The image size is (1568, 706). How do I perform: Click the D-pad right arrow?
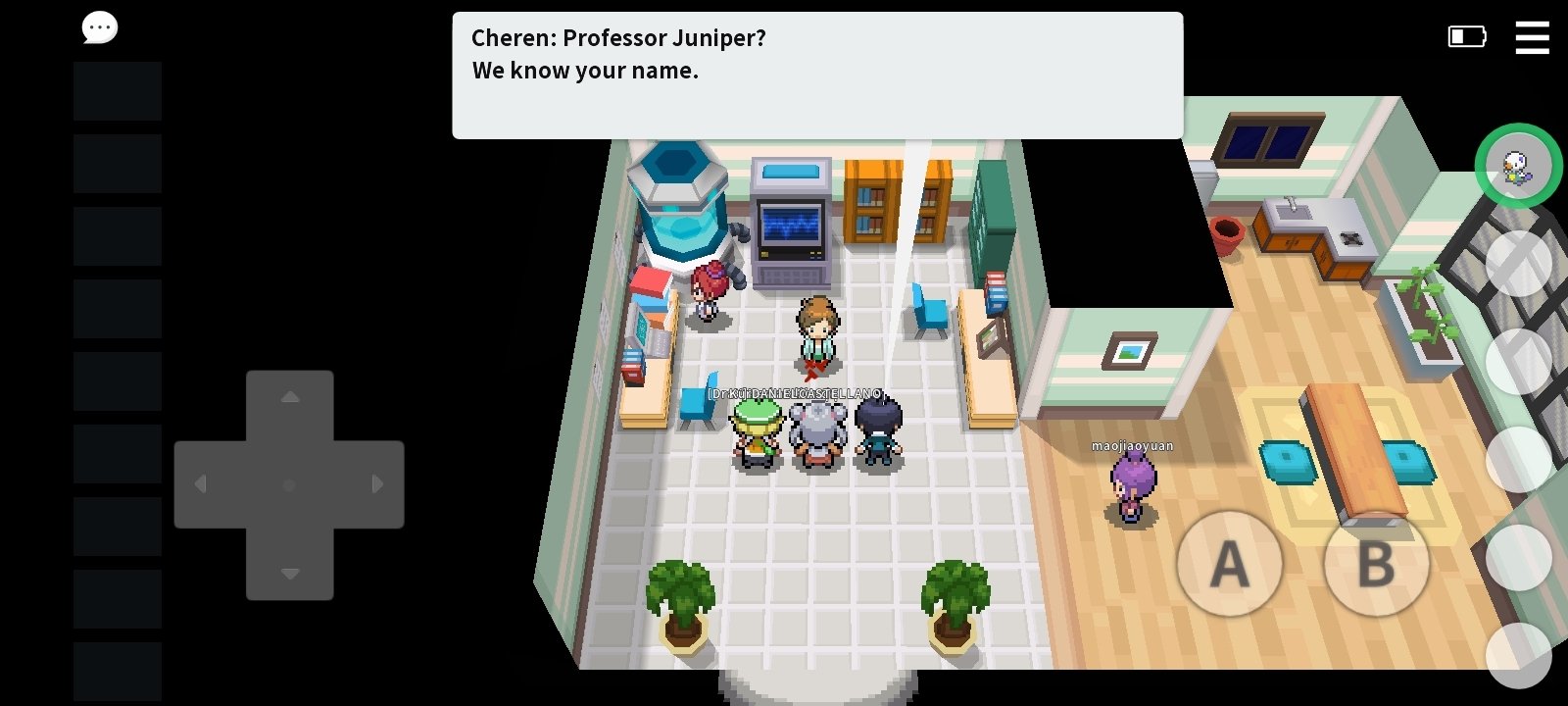coord(377,484)
